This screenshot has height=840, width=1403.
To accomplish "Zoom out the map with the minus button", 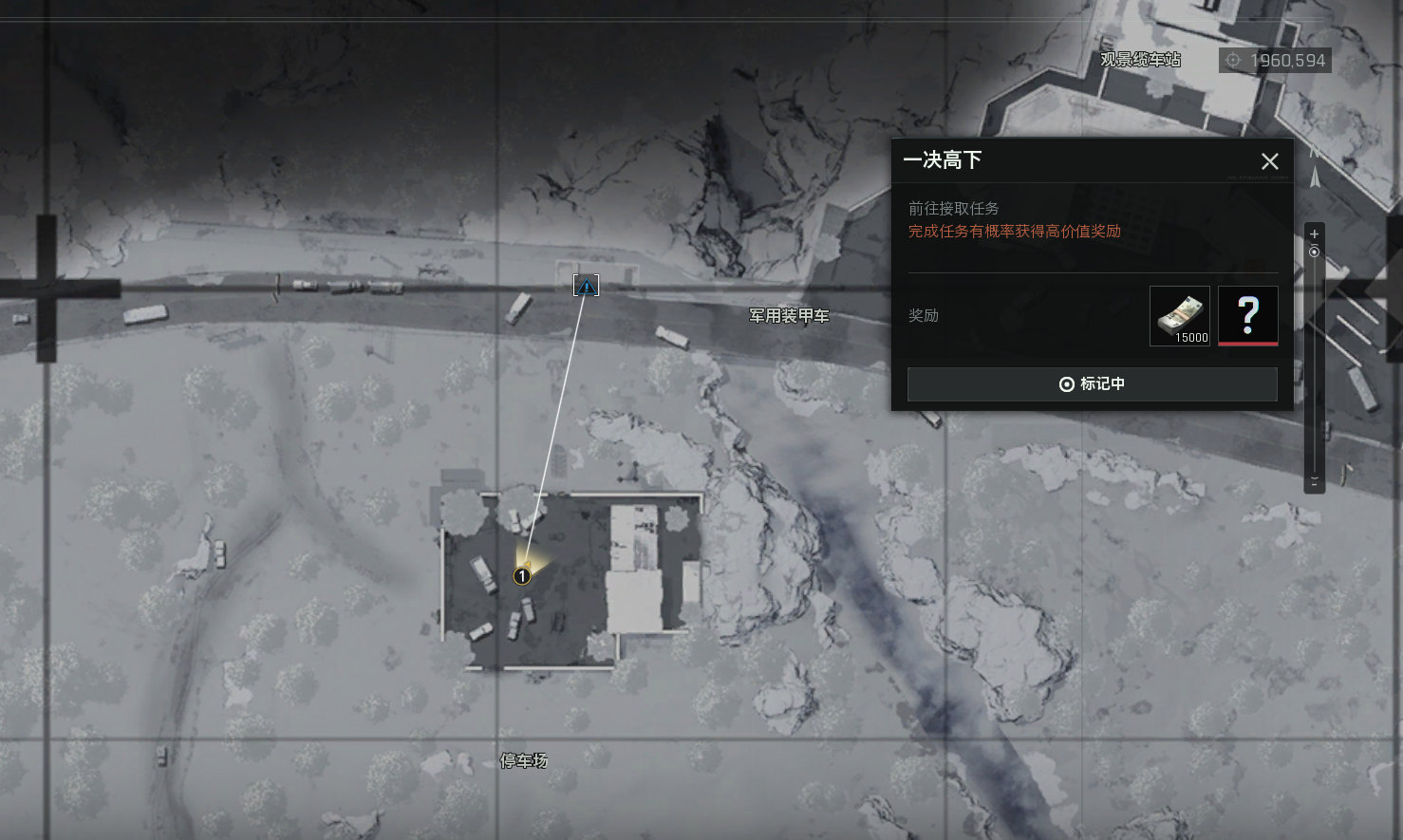I will point(1314,482).
